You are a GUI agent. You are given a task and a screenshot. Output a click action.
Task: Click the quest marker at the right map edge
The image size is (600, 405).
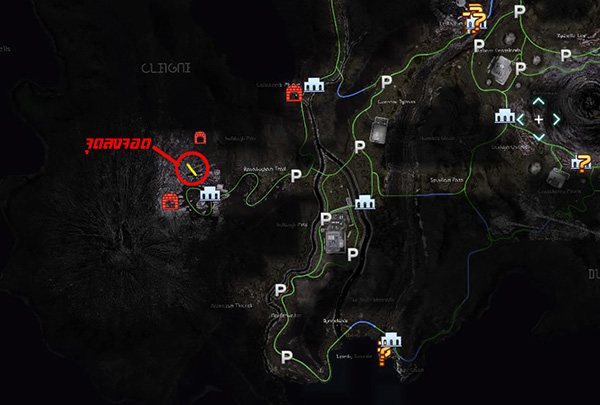(x=583, y=157)
